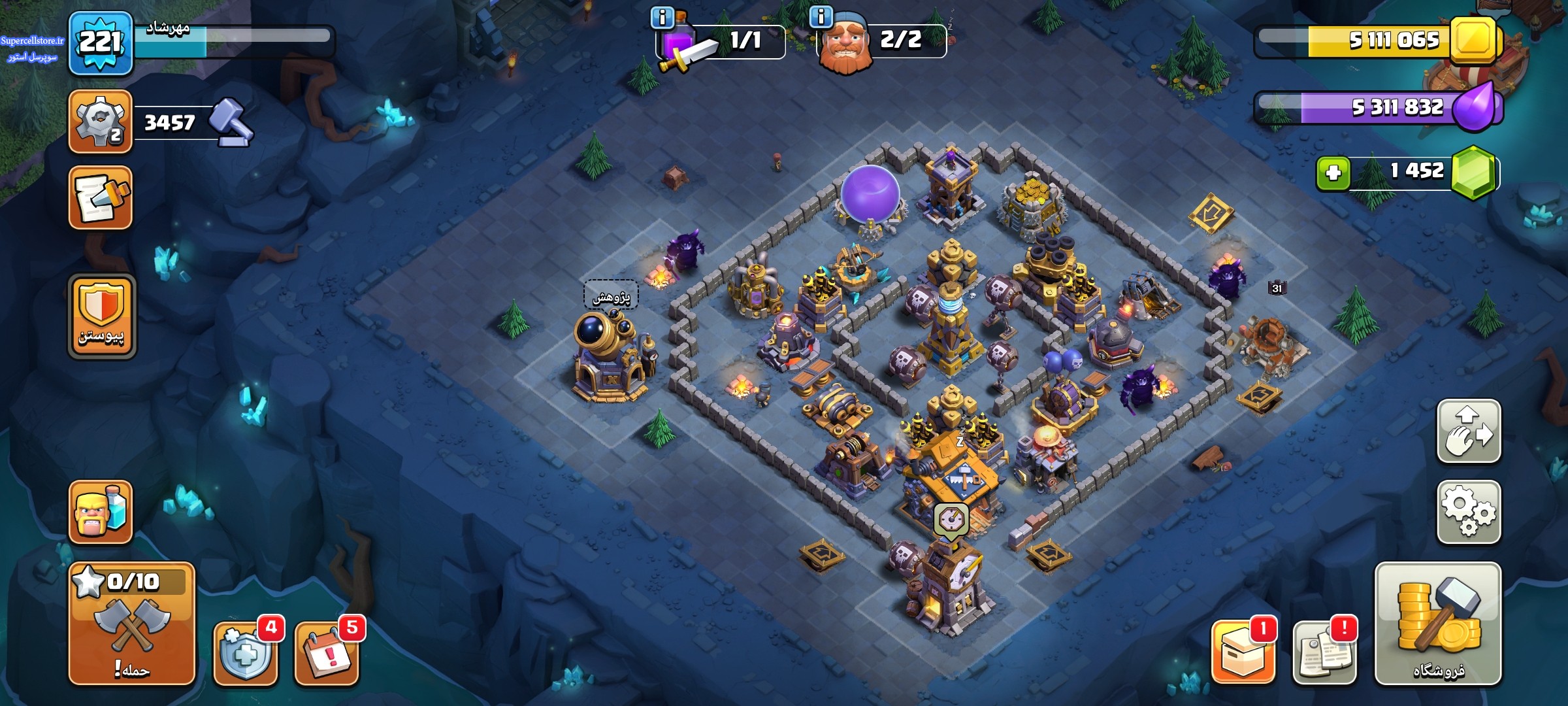Open the Shop with the gold hammer
Screen dimensions: 1568x706
(1437, 623)
